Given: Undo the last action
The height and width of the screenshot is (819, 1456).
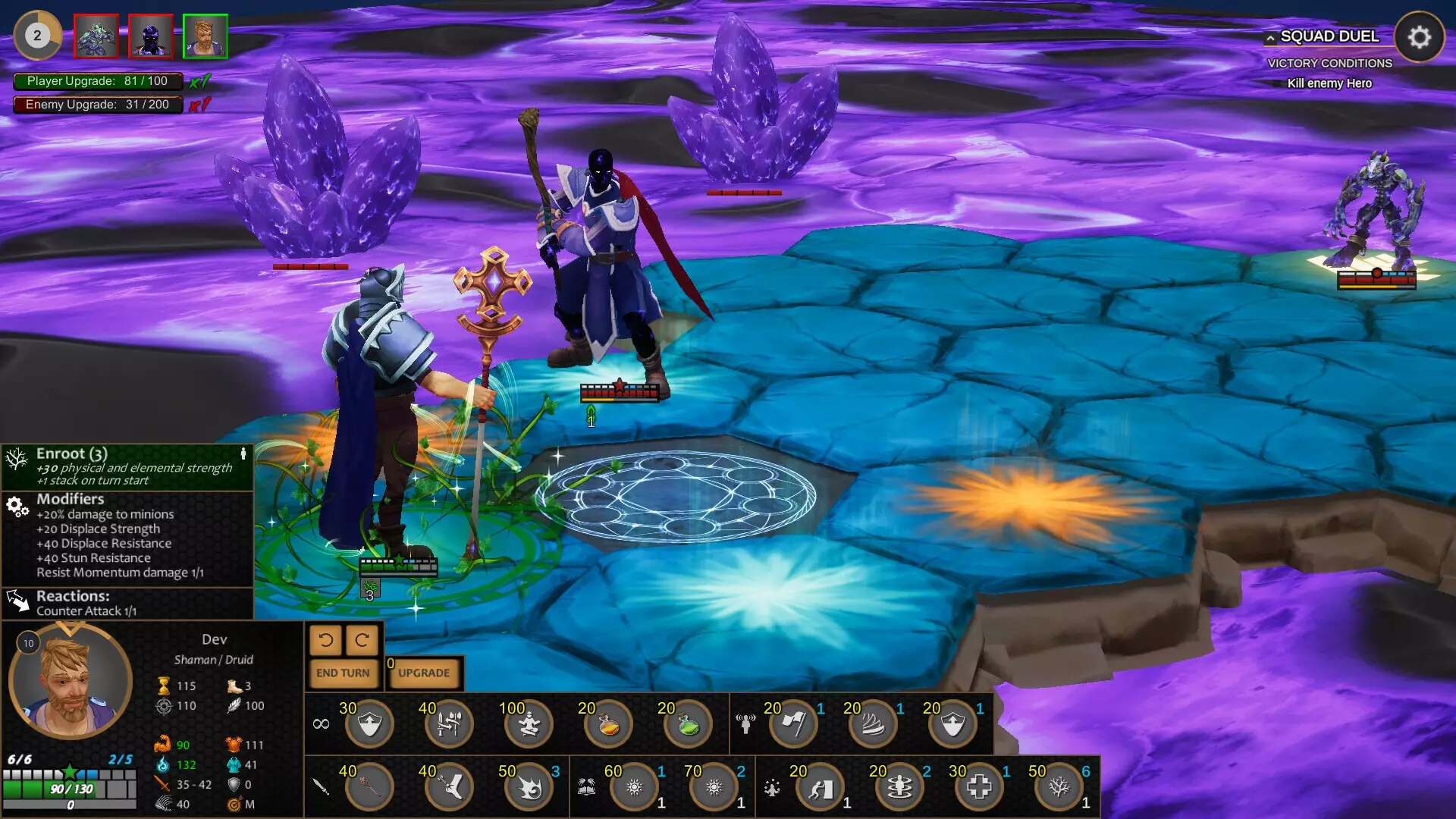Looking at the screenshot, I should click(326, 641).
